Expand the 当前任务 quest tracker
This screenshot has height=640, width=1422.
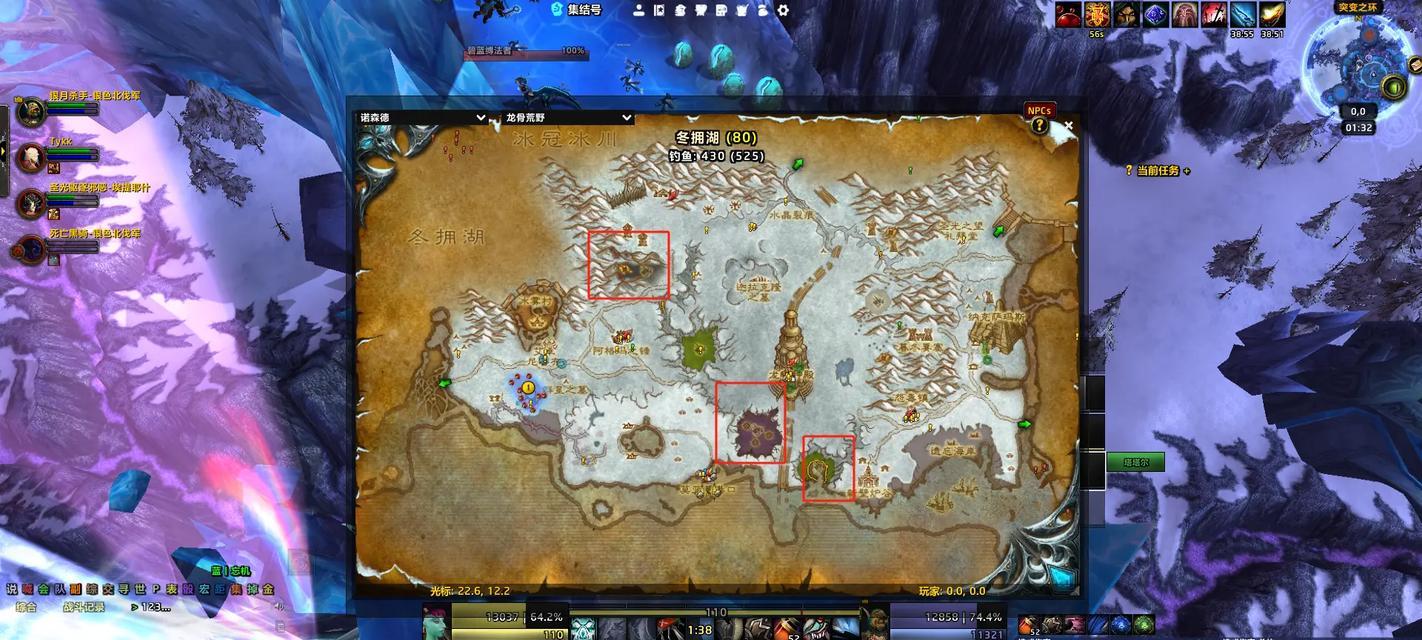tap(1160, 171)
